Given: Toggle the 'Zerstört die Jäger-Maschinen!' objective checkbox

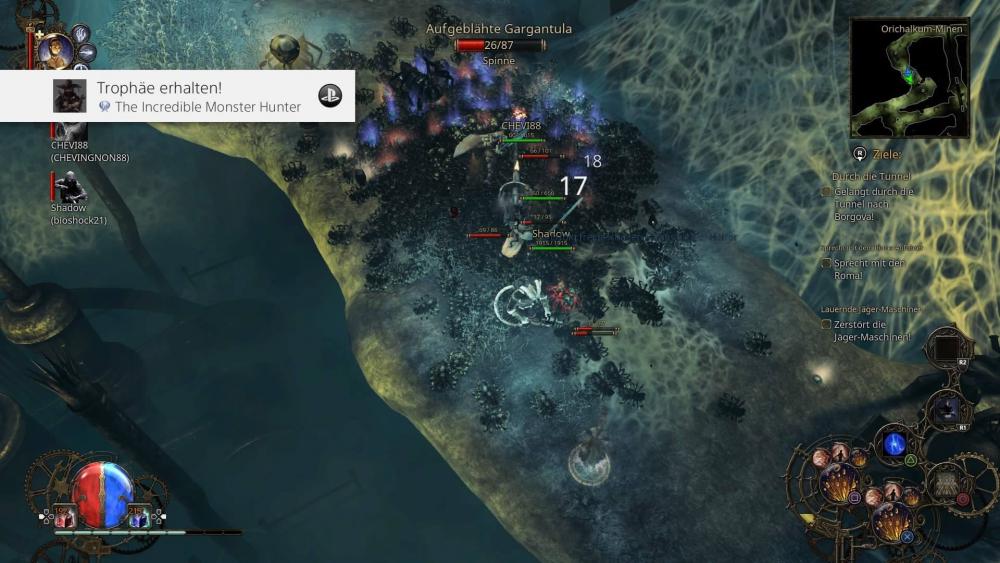Looking at the screenshot, I should tap(826, 324).
